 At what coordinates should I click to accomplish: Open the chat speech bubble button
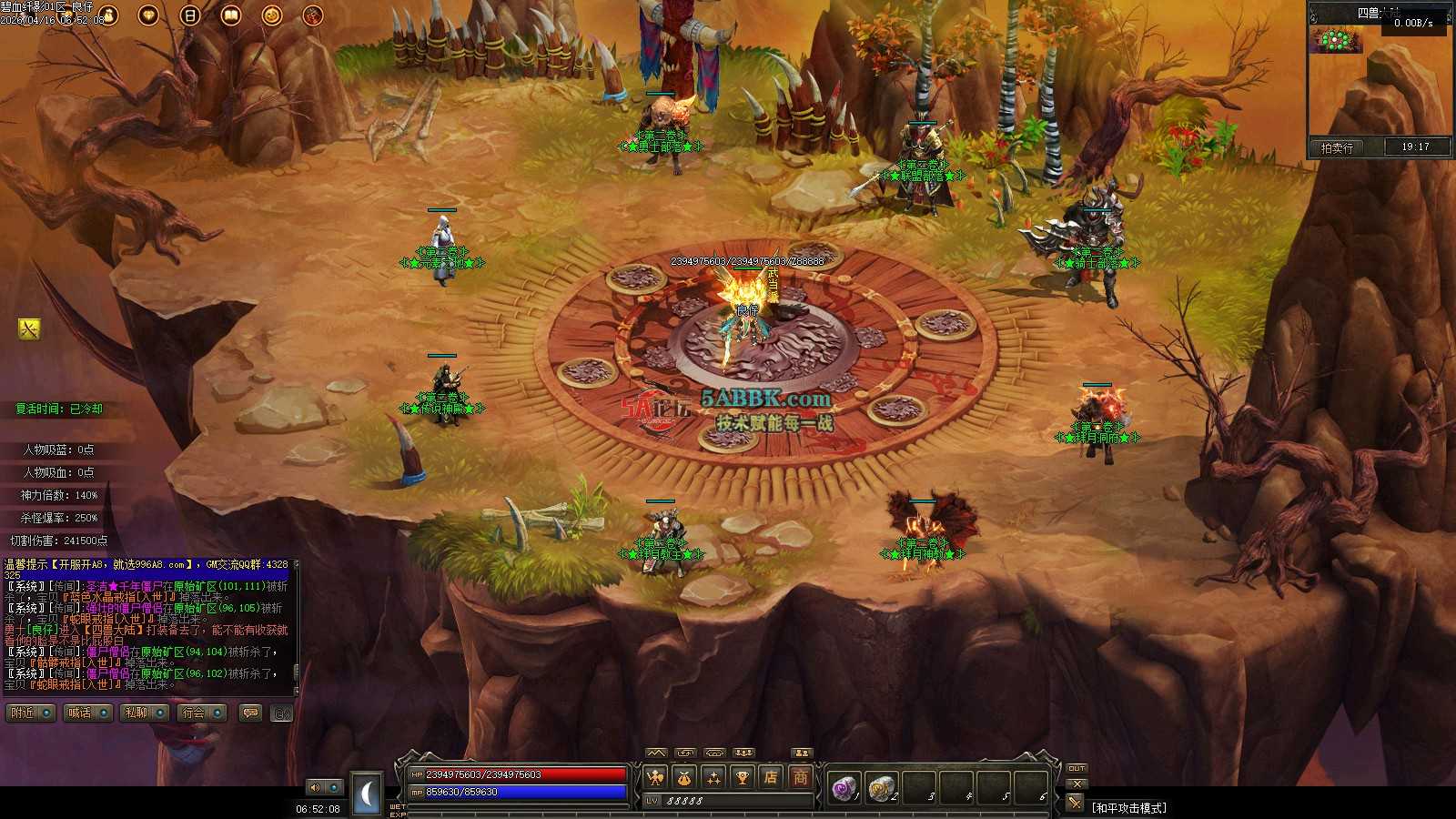[250, 713]
